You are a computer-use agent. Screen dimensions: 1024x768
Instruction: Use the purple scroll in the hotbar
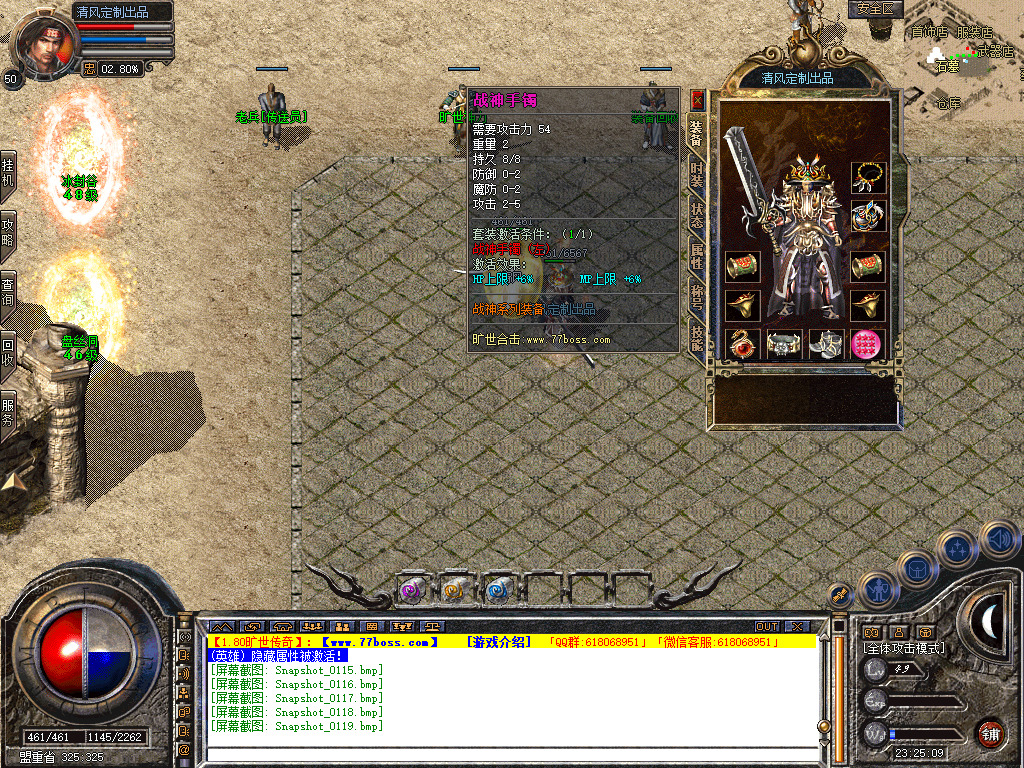point(412,591)
